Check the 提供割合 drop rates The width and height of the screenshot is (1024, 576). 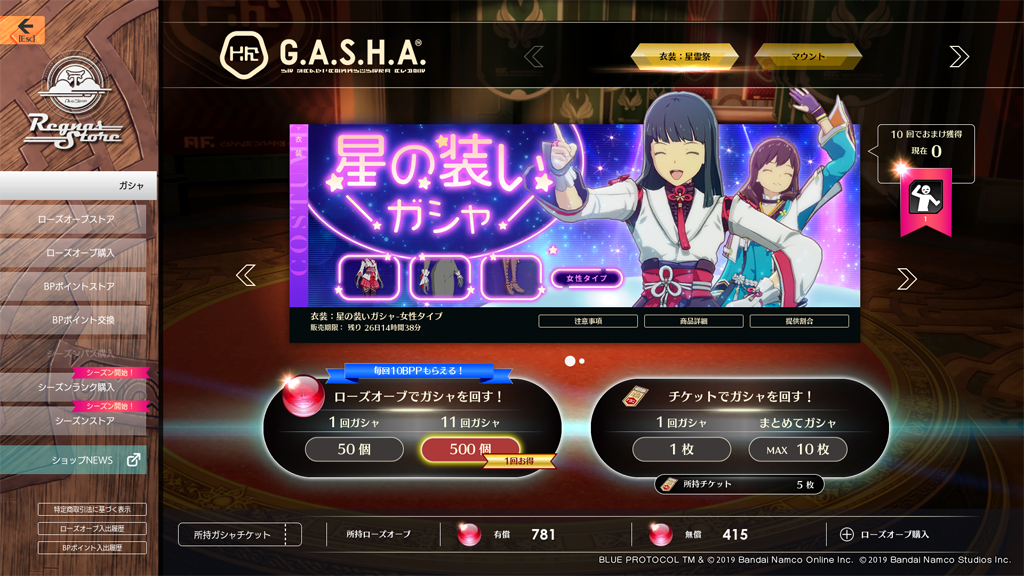(x=799, y=321)
